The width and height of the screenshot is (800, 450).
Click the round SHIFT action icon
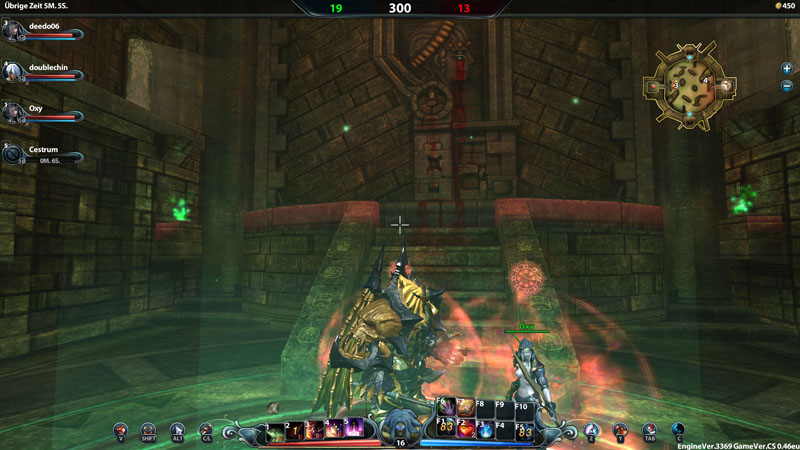148,431
